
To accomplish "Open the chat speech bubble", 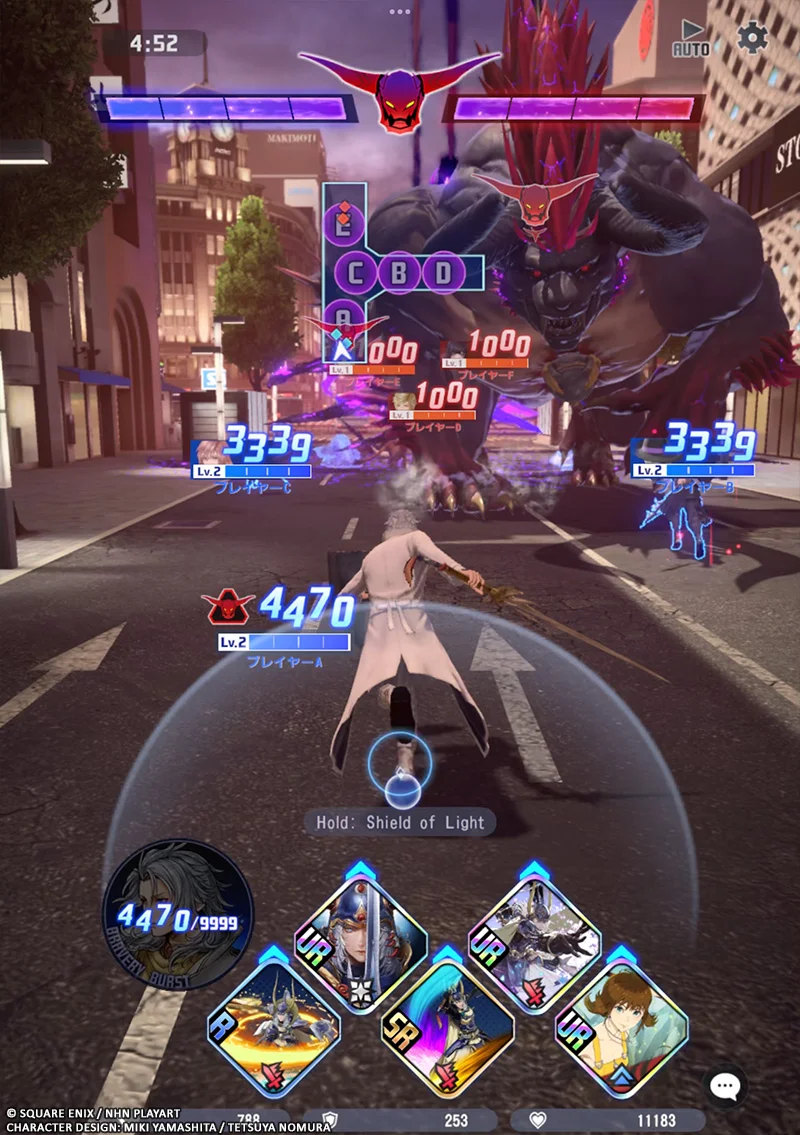I will pyautogui.click(x=725, y=1086).
